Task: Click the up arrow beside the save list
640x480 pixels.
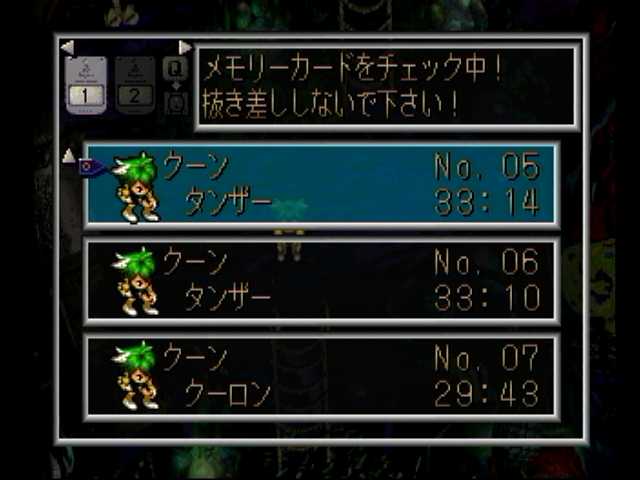Action: click(68, 155)
